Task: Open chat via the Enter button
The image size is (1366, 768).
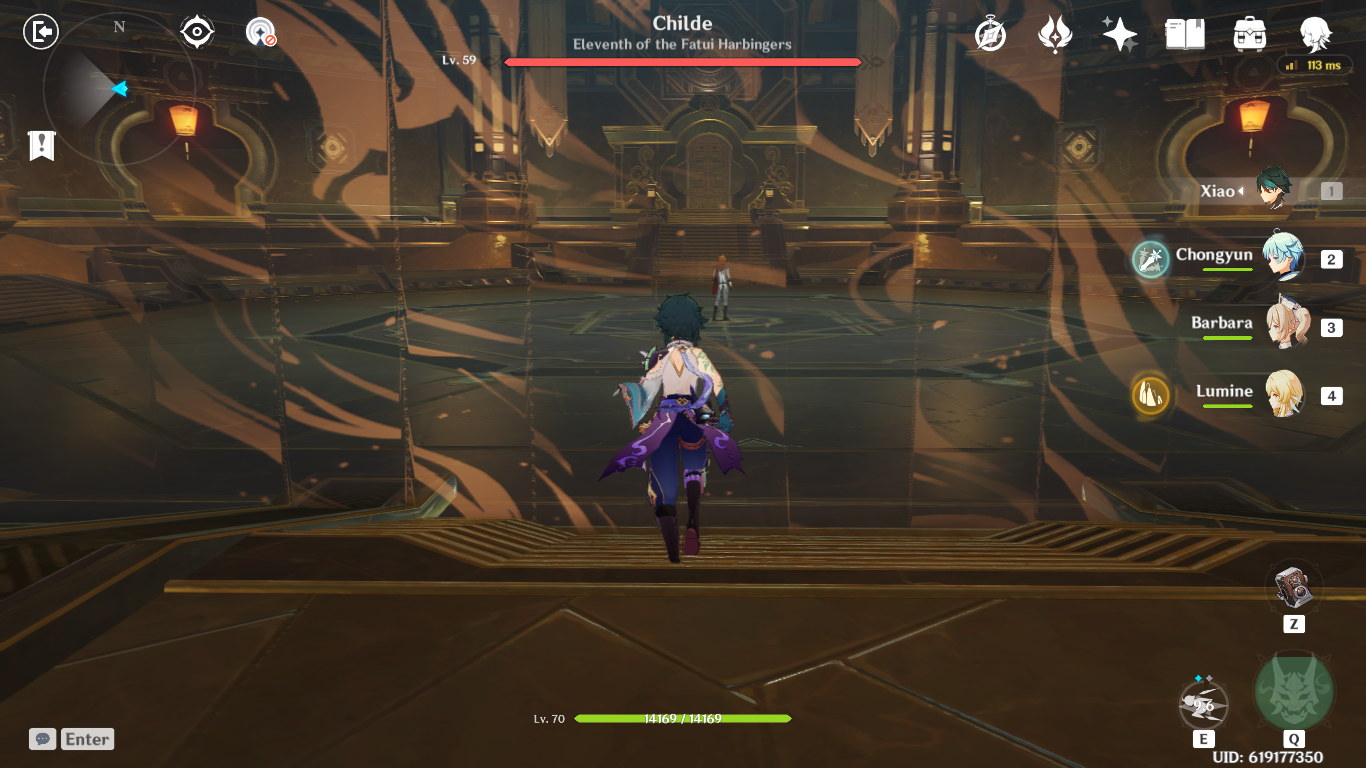Action: (x=86, y=739)
